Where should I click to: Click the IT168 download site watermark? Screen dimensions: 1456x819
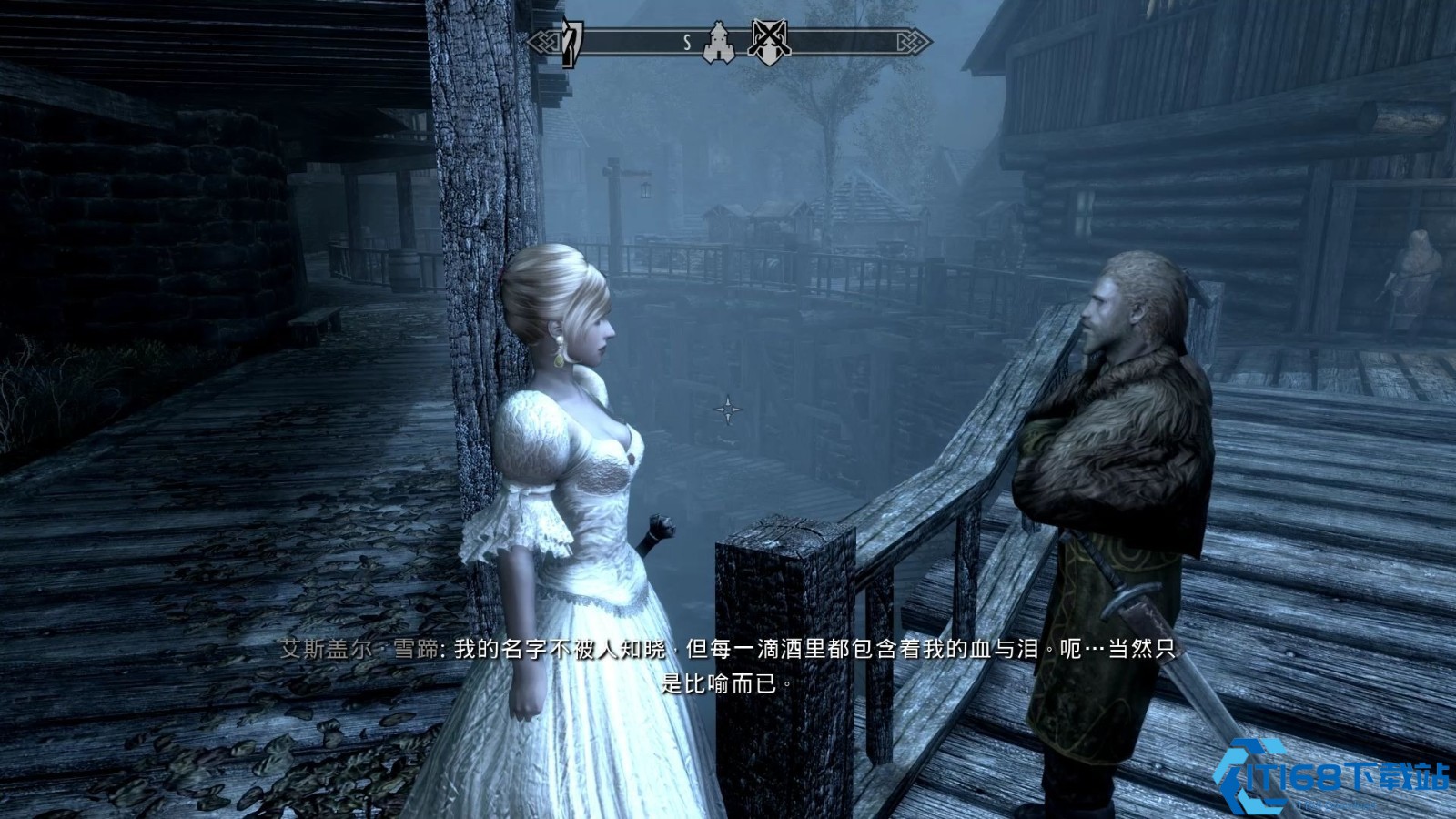pos(1332,776)
